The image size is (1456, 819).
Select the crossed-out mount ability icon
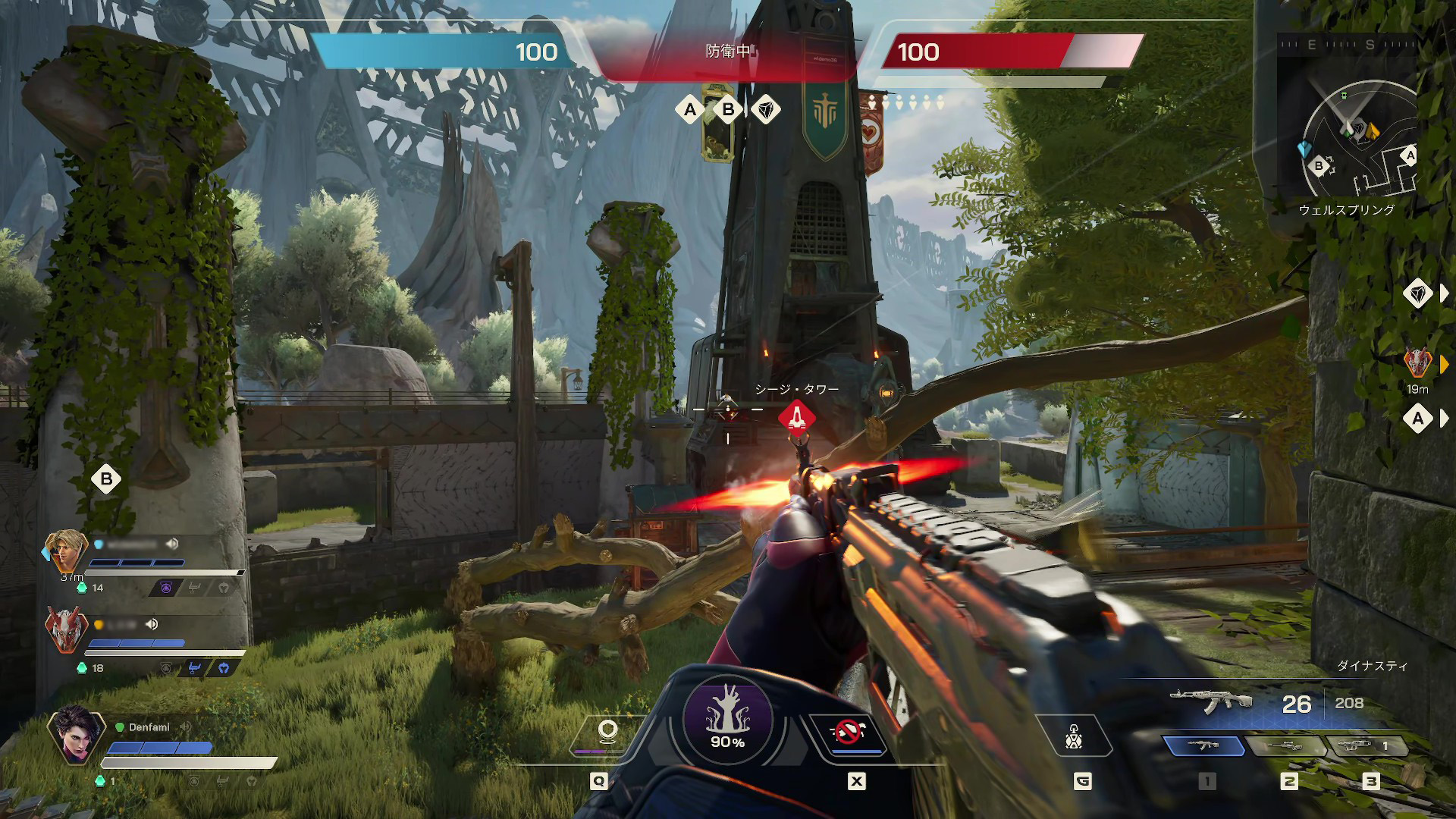pos(848,733)
